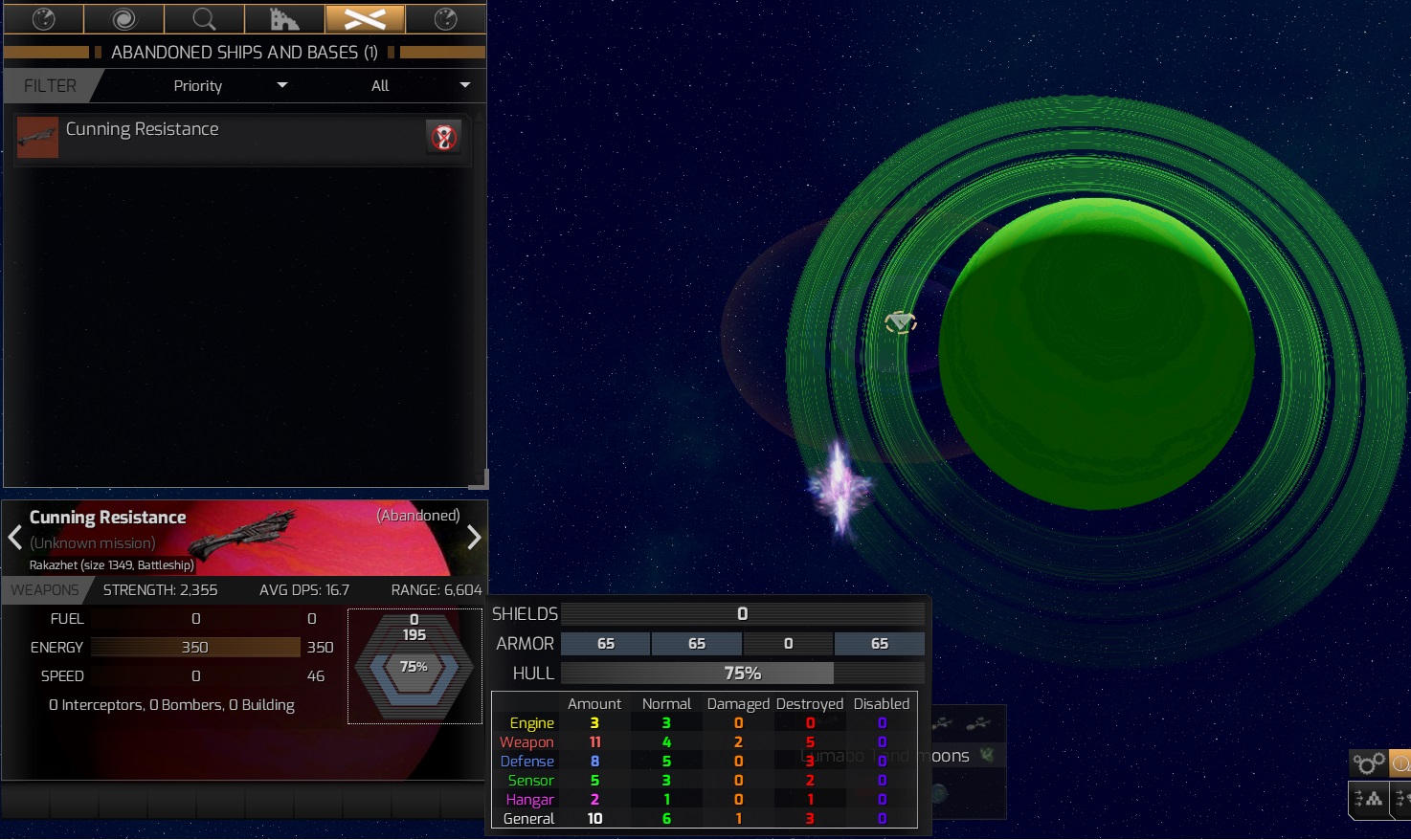
Task: Toggle the red prohibition icon on Cunning Resistance
Action: pos(442,136)
